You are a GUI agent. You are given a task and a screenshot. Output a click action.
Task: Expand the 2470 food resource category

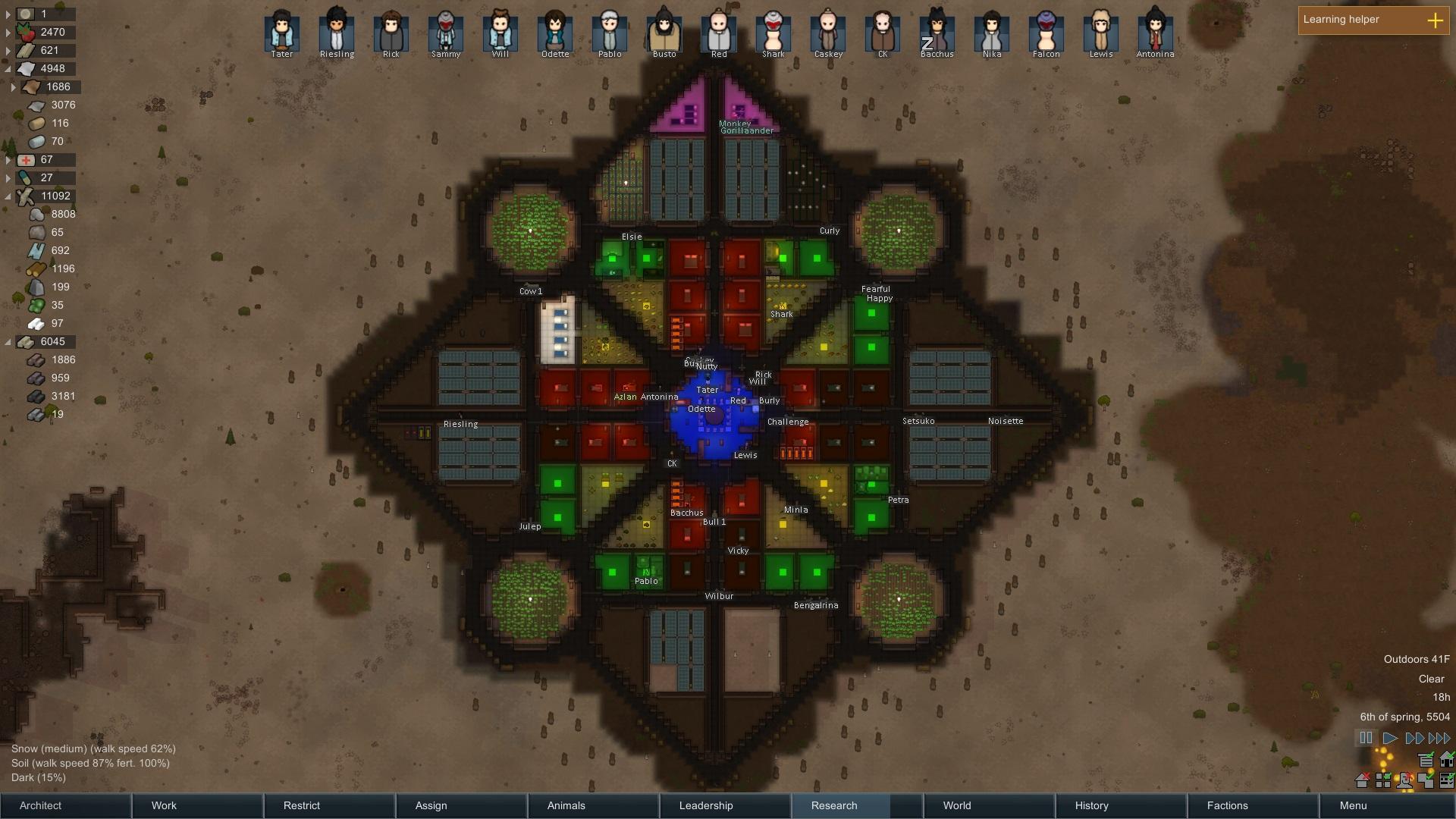point(8,32)
